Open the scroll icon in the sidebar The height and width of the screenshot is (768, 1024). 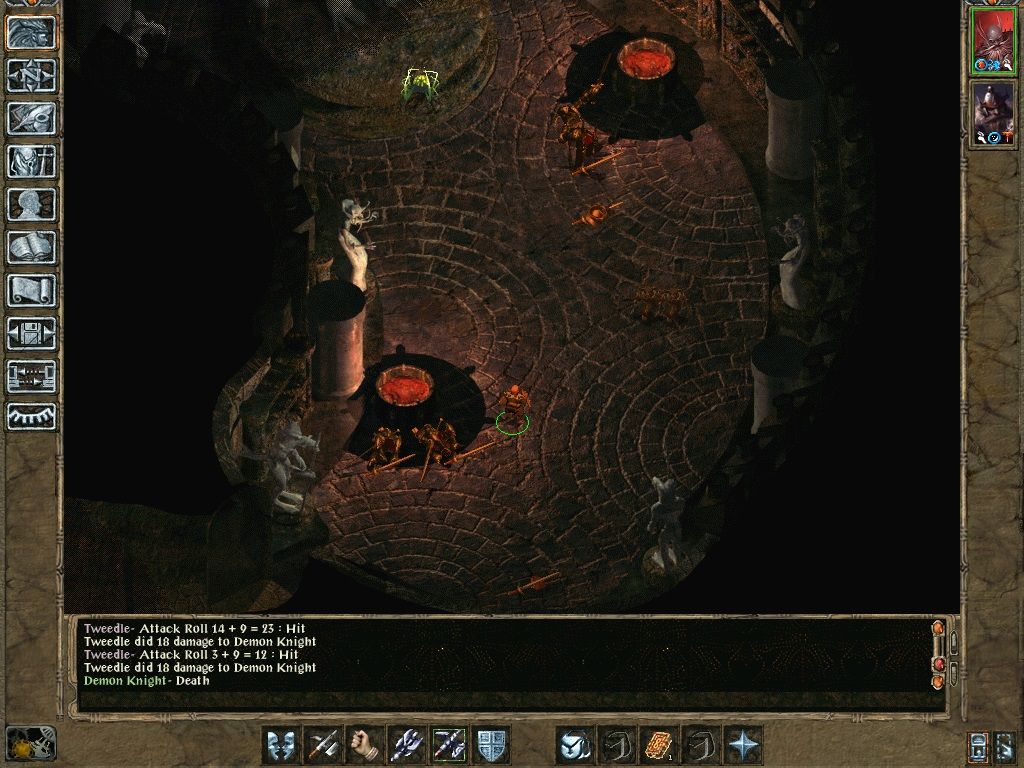click(x=31, y=290)
